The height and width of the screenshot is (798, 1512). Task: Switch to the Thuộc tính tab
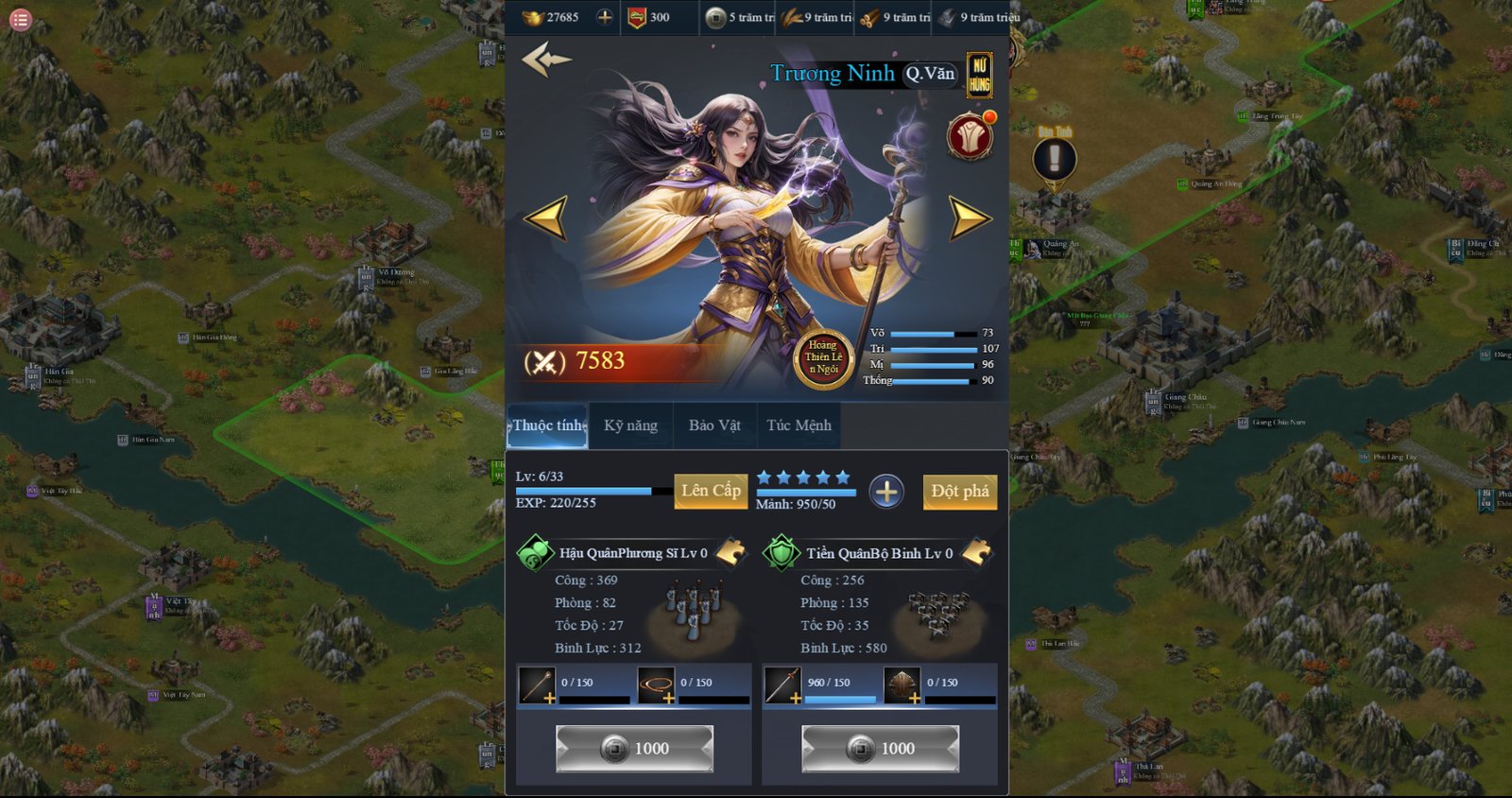[548, 425]
